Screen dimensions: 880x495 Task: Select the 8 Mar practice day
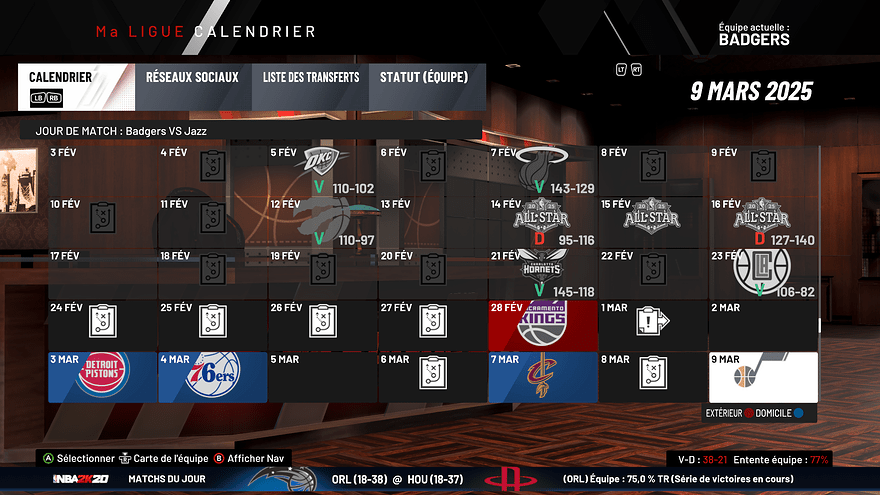click(x=653, y=377)
